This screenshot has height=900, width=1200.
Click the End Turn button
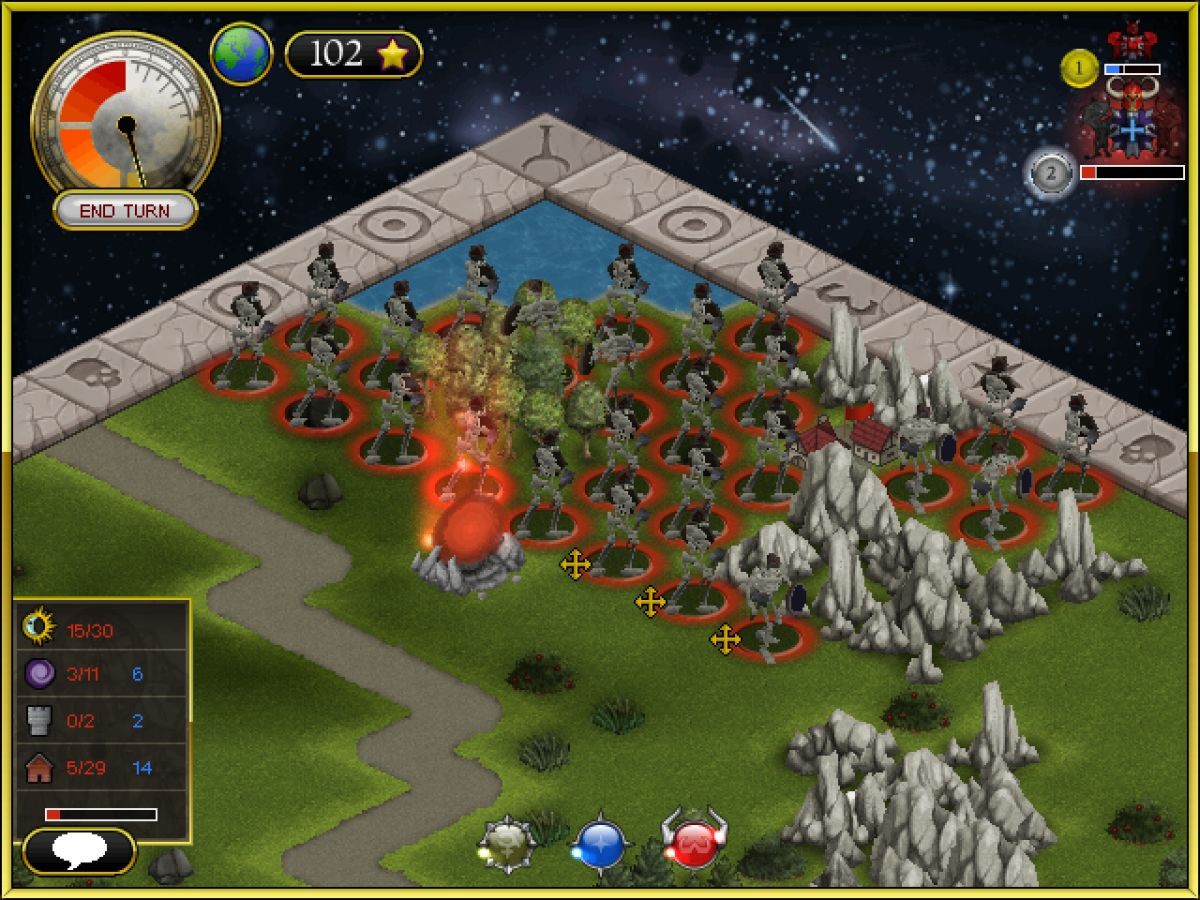pyautogui.click(x=125, y=210)
